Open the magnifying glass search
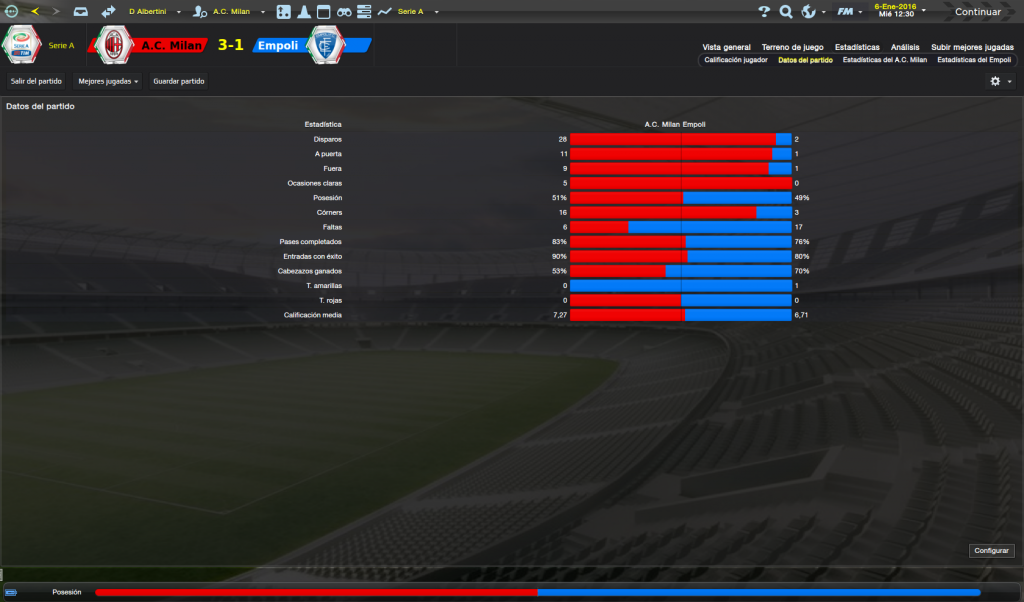Image resolution: width=1024 pixels, height=602 pixels. pyautogui.click(x=786, y=12)
